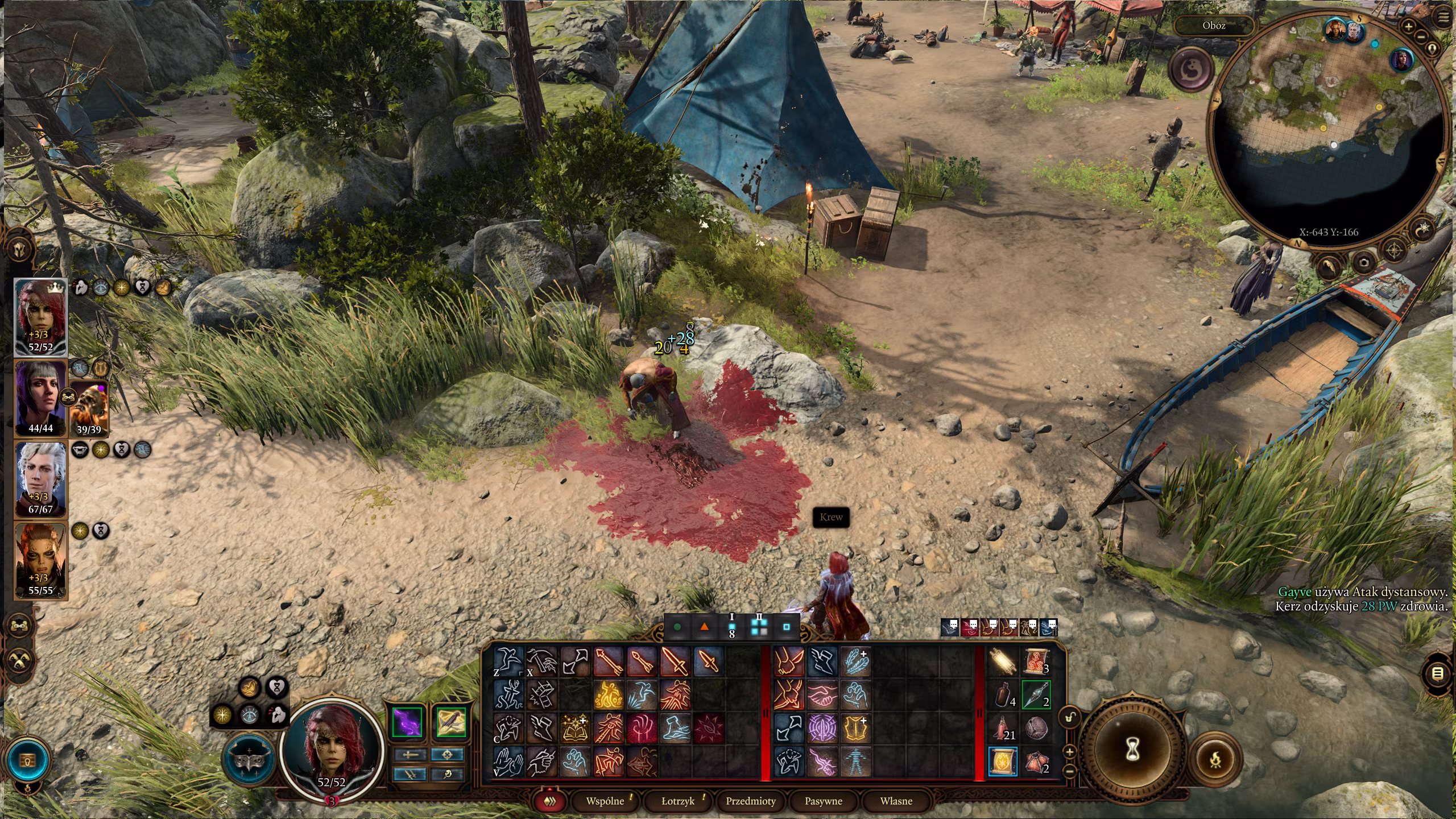This screenshot has width=1456, height=819.
Task: Open the campfire rest button
Action: [x=1215, y=759]
